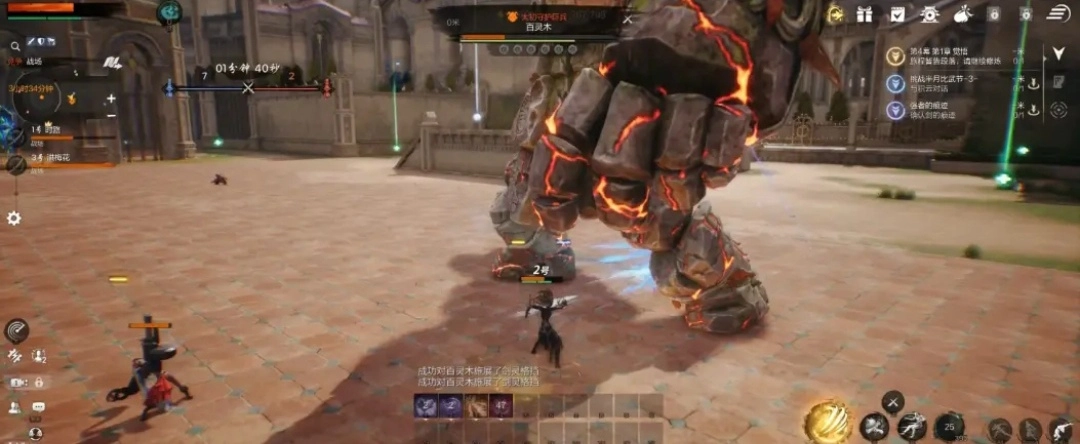Click the glowing golden event icon
The image size is (1080, 444).
[835, 14]
